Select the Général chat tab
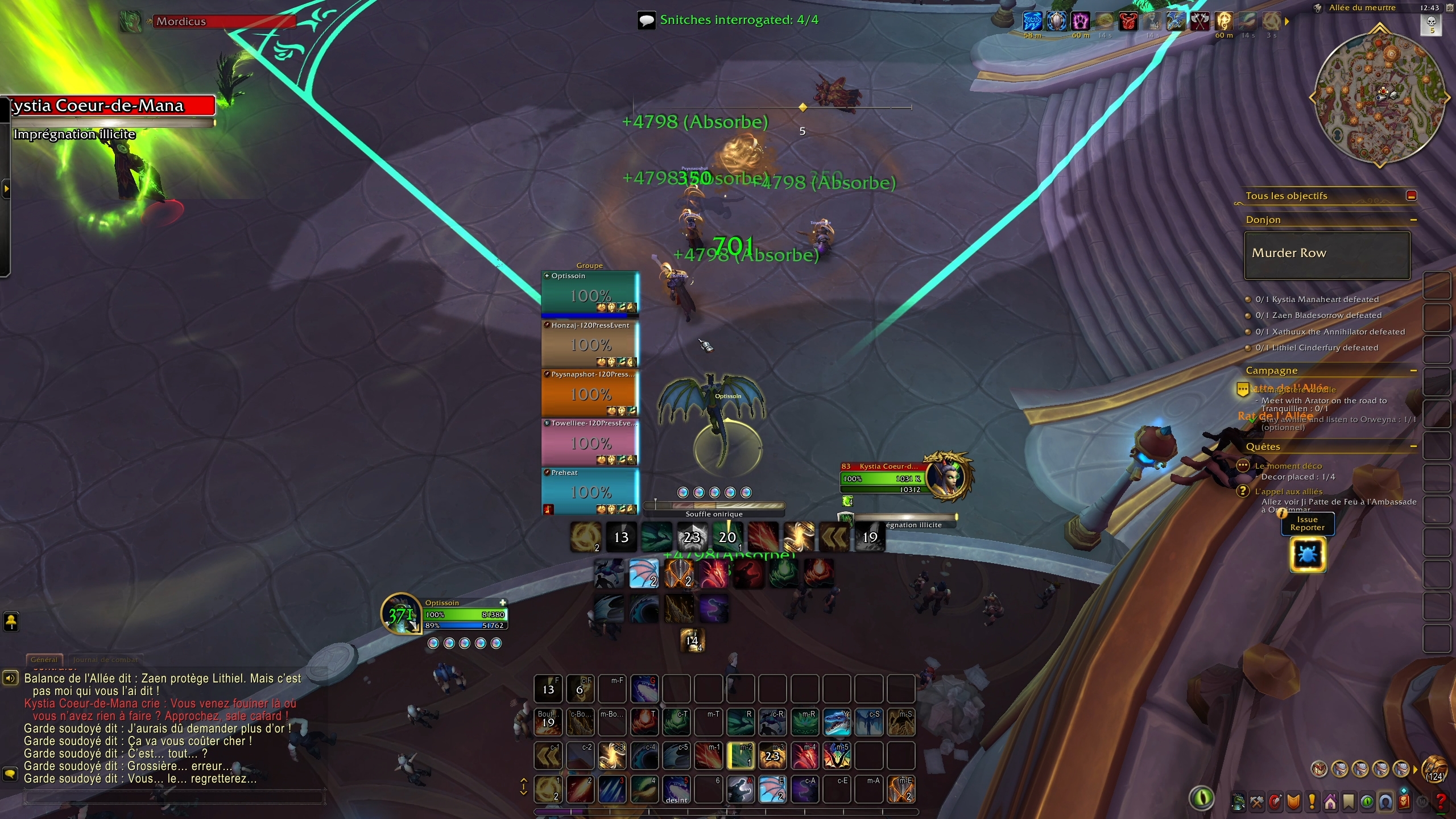The width and height of the screenshot is (1456, 819). tap(44, 660)
